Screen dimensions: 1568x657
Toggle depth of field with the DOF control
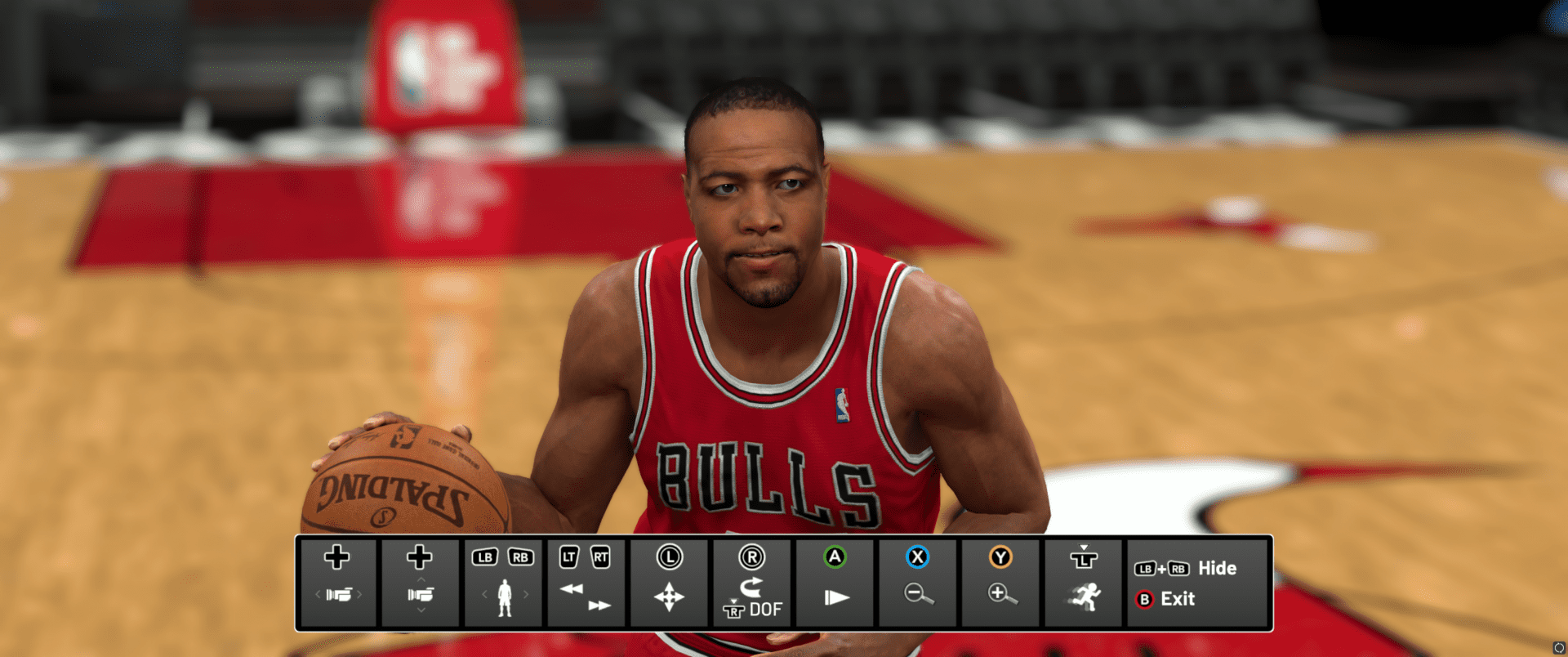pyautogui.click(x=753, y=609)
